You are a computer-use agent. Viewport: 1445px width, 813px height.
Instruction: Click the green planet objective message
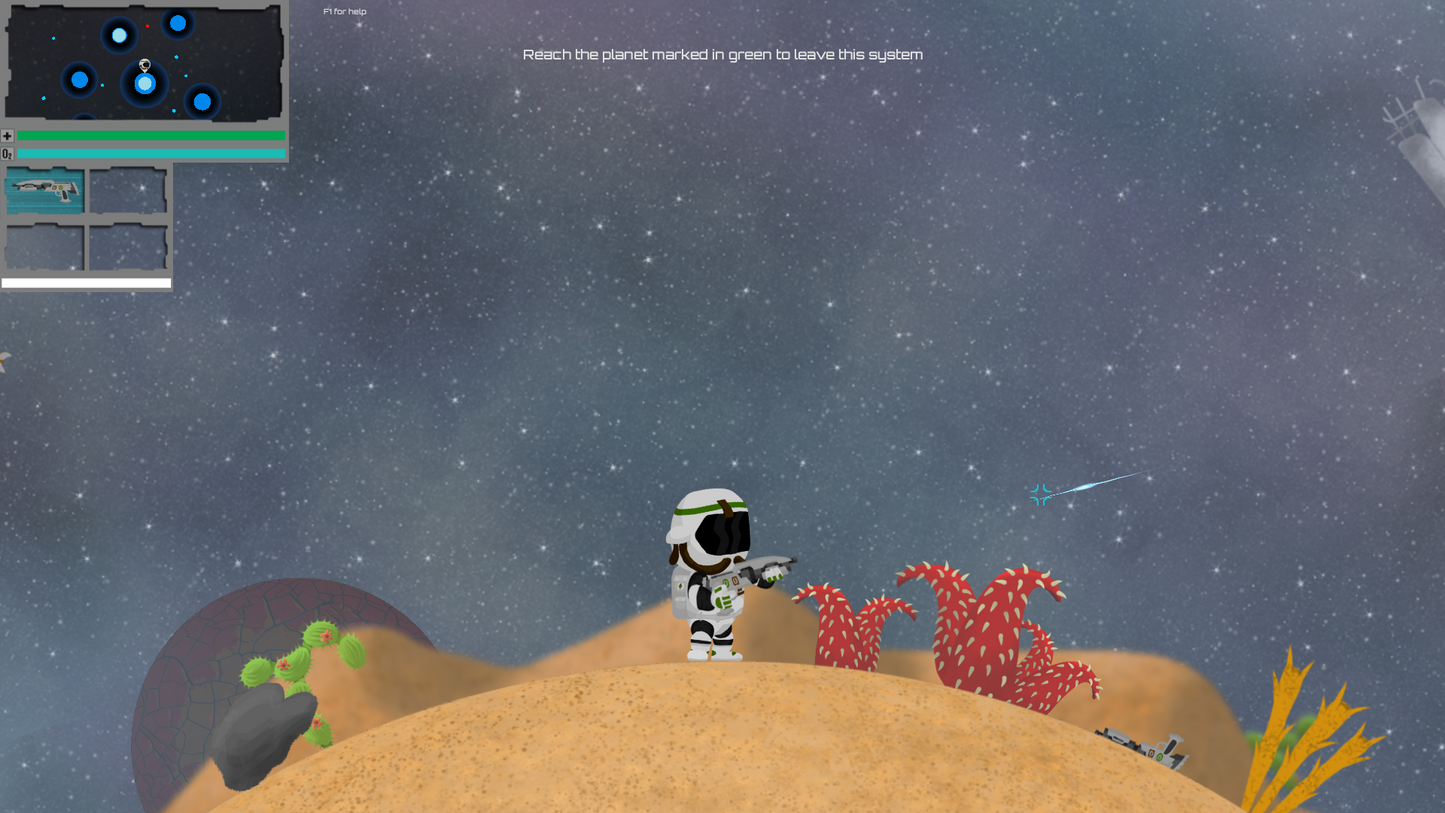click(x=722, y=54)
